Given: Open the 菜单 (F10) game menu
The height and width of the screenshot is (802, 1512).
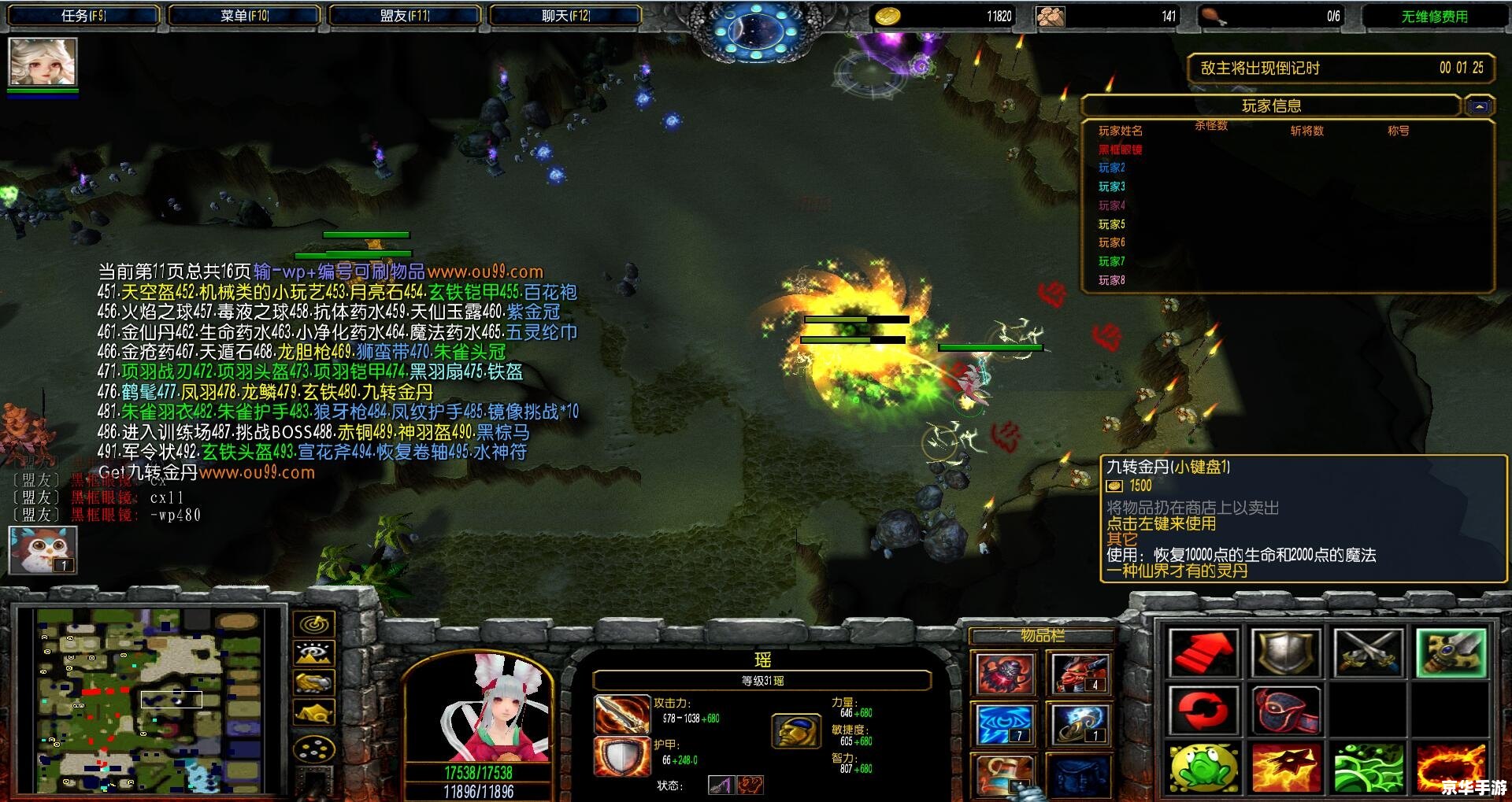Looking at the screenshot, I should (x=244, y=16).
